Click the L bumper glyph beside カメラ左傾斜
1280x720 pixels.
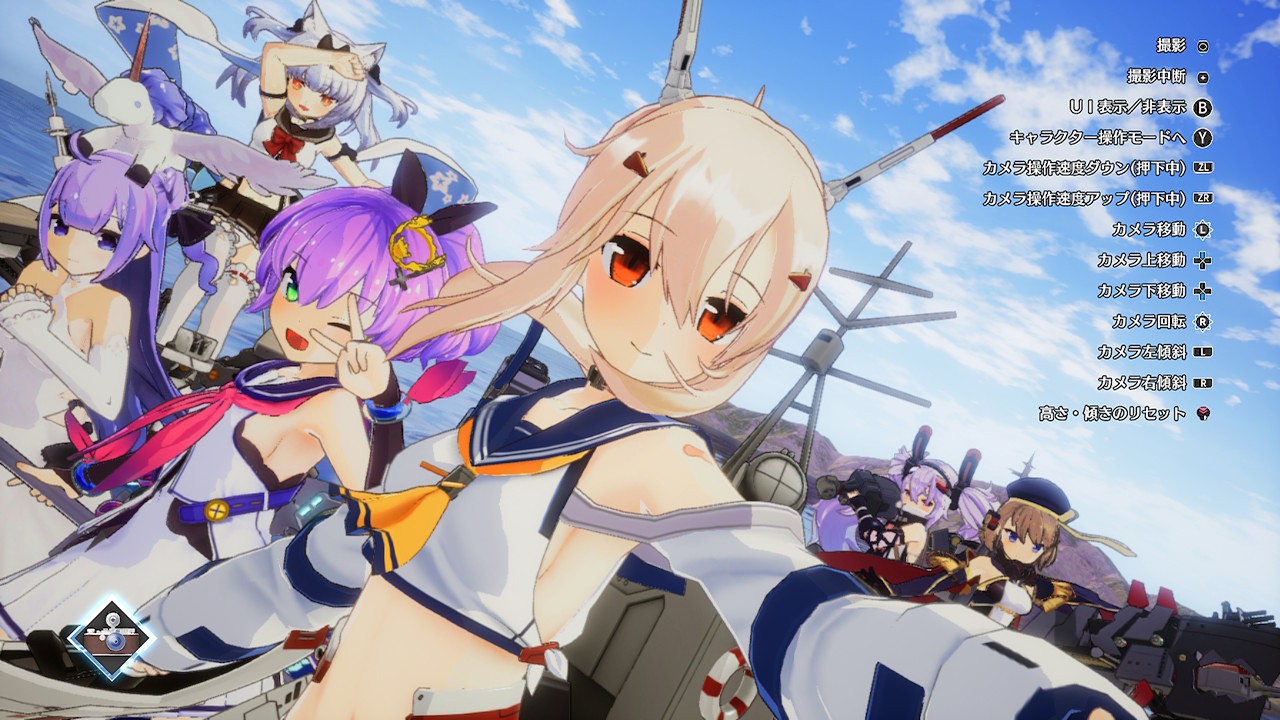pos(1202,350)
